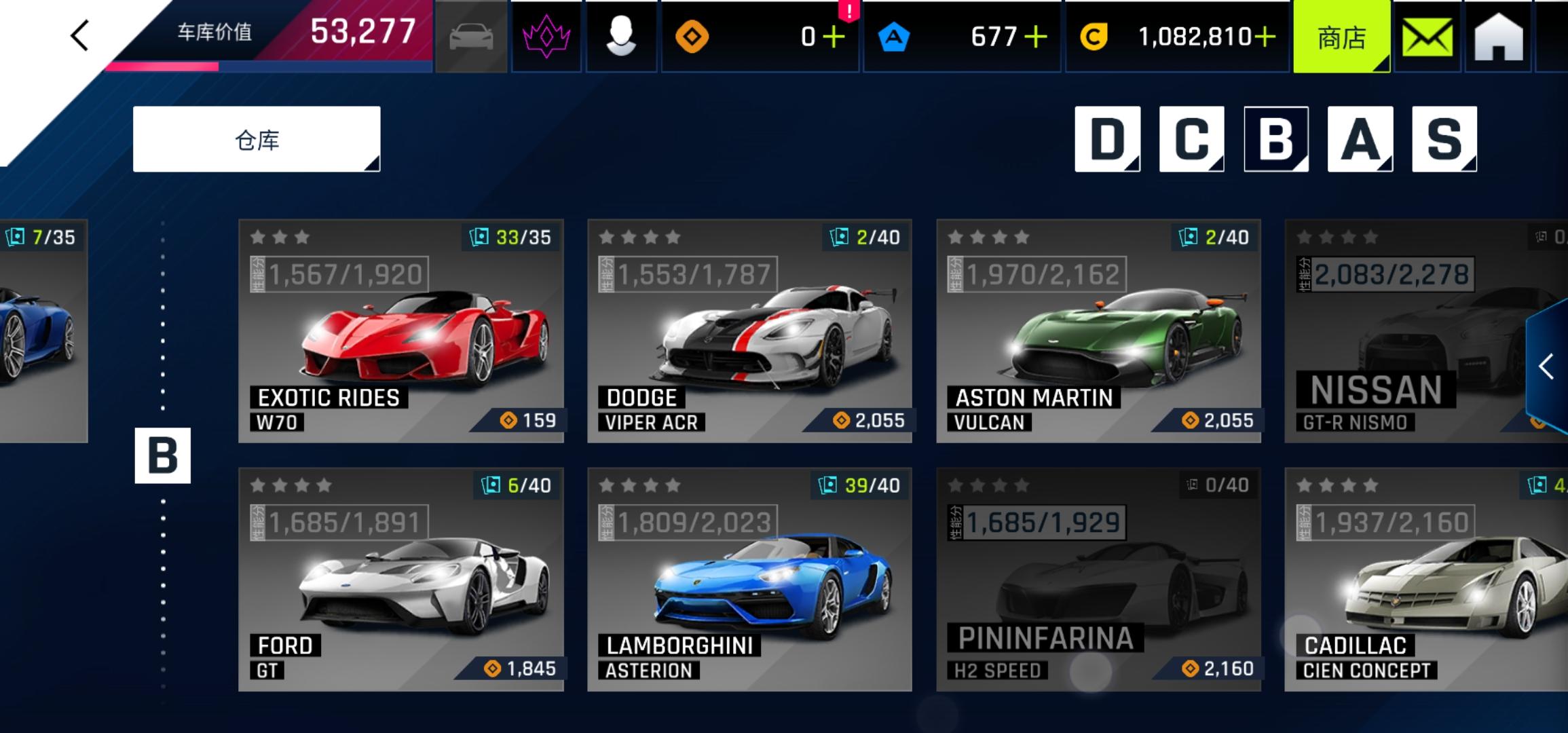Viewport: 1568px width, 733px height.
Task: Open the purple crown icon
Action: [x=546, y=37]
